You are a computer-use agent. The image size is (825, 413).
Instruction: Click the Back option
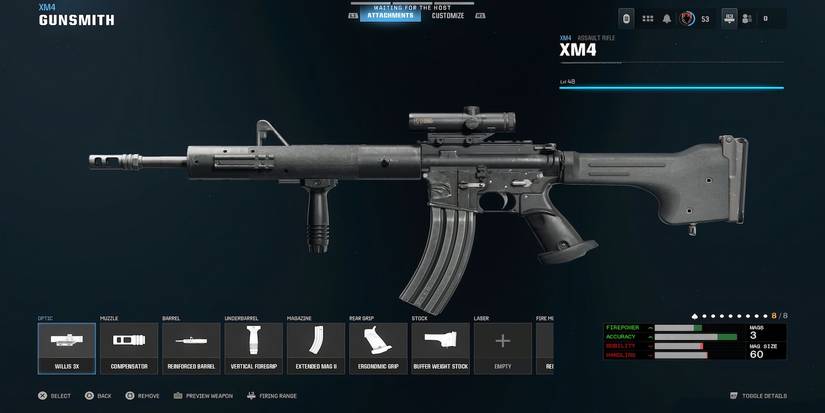click(x=97, y=396)
